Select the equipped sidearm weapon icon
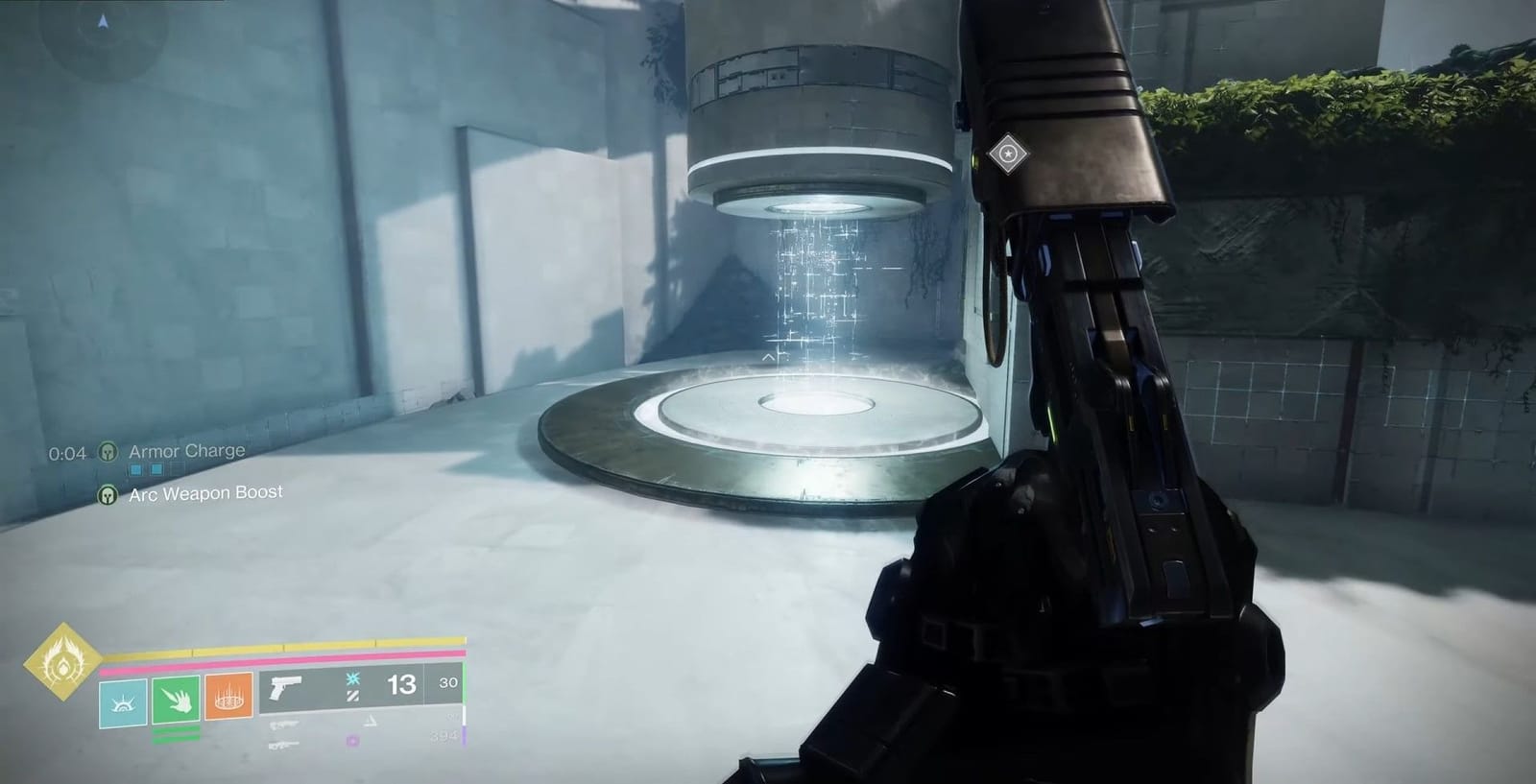The height and width of the screenshot is (784, 1536). coord(285,687)
